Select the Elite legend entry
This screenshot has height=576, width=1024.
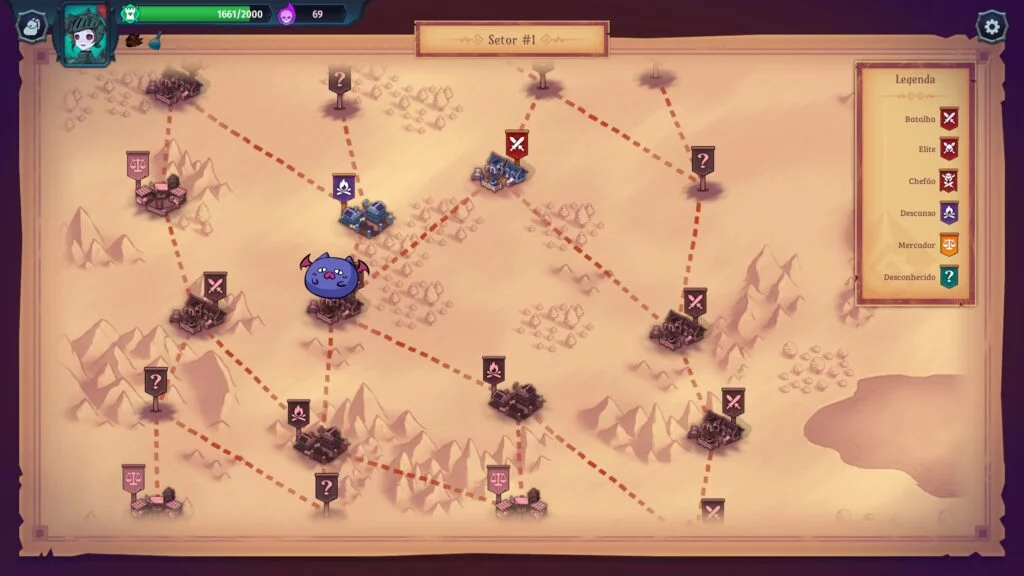[x=949, y=150]
